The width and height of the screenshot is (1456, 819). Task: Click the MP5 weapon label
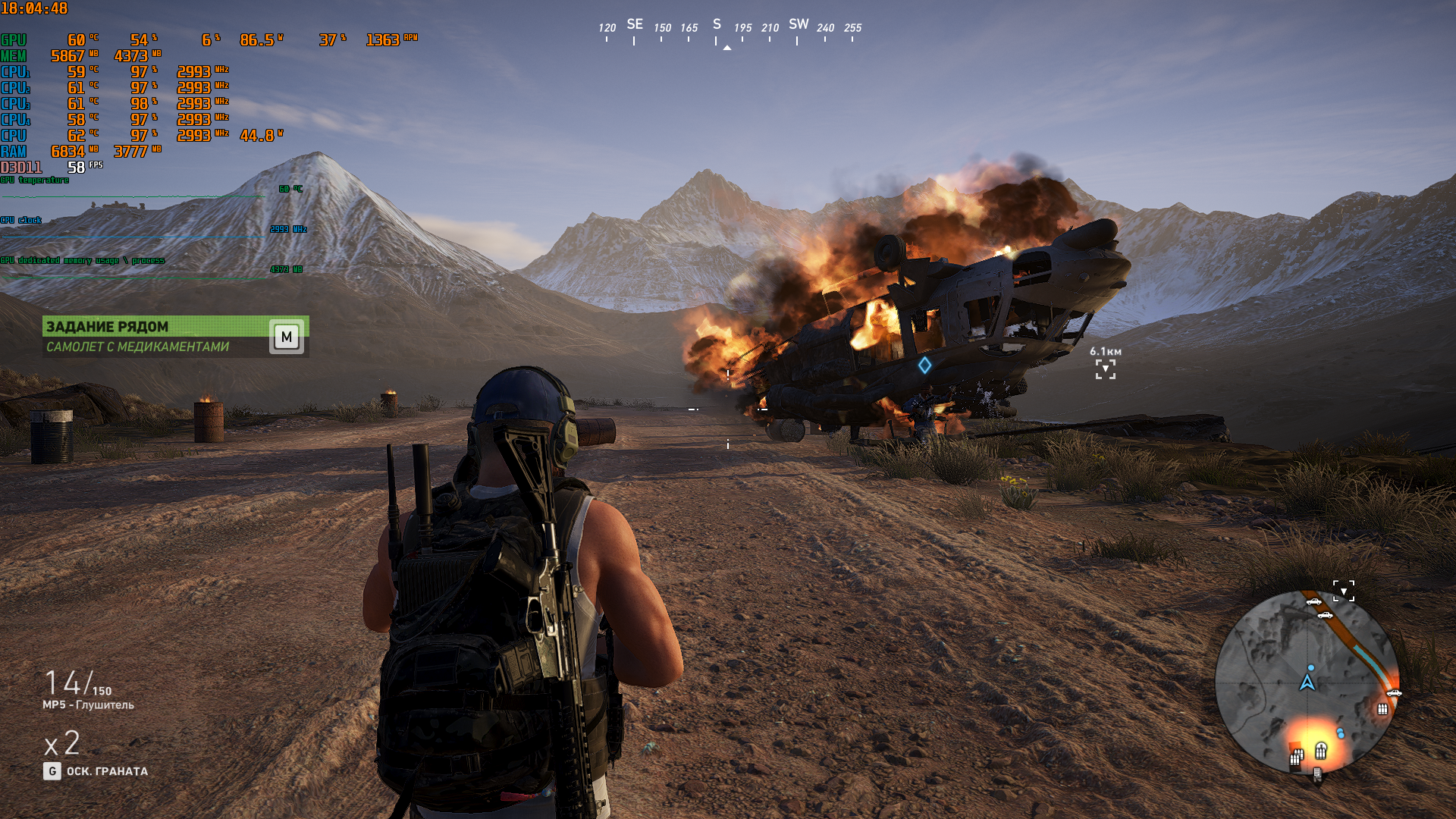click(88, 704)
